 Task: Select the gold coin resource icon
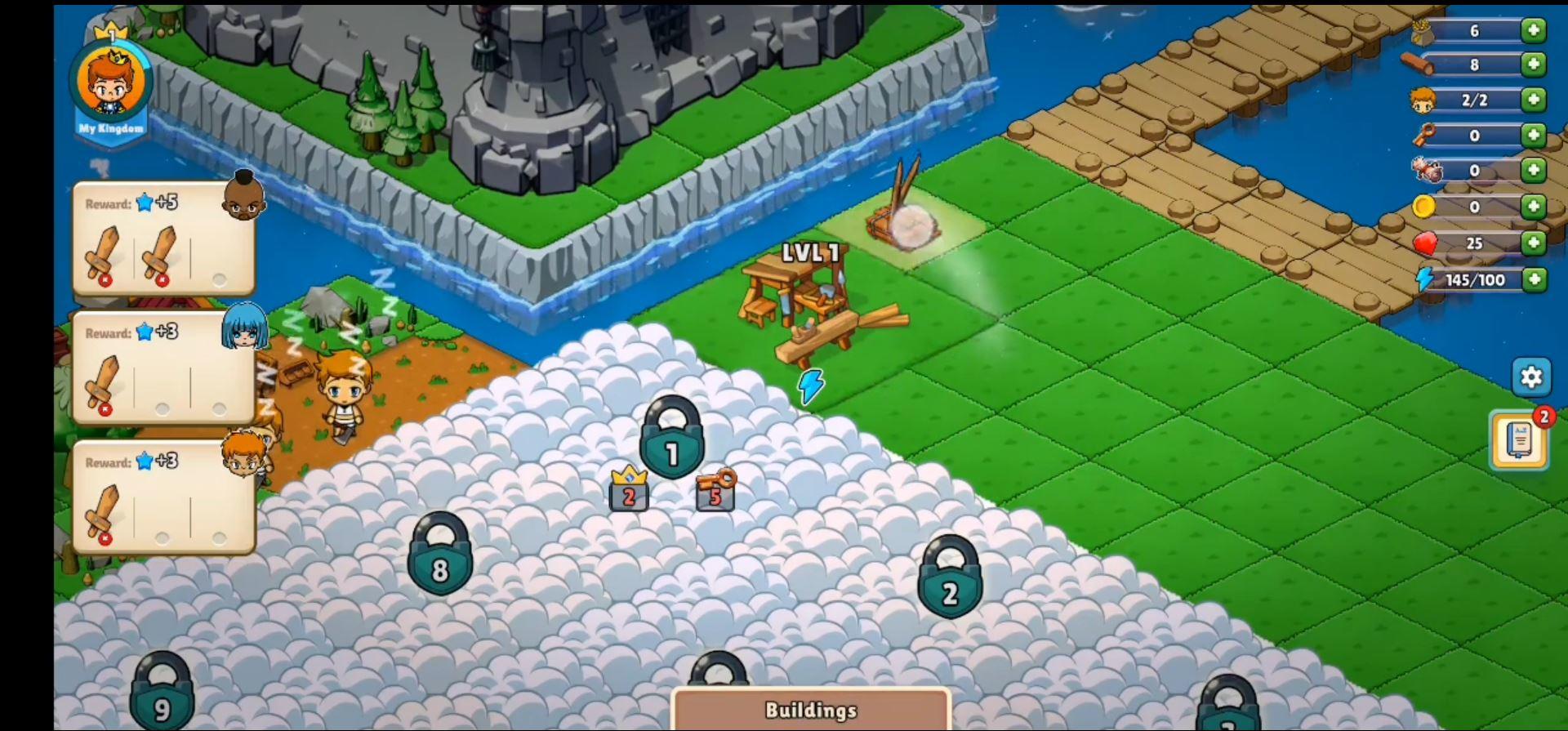[x=1424, y=207]
